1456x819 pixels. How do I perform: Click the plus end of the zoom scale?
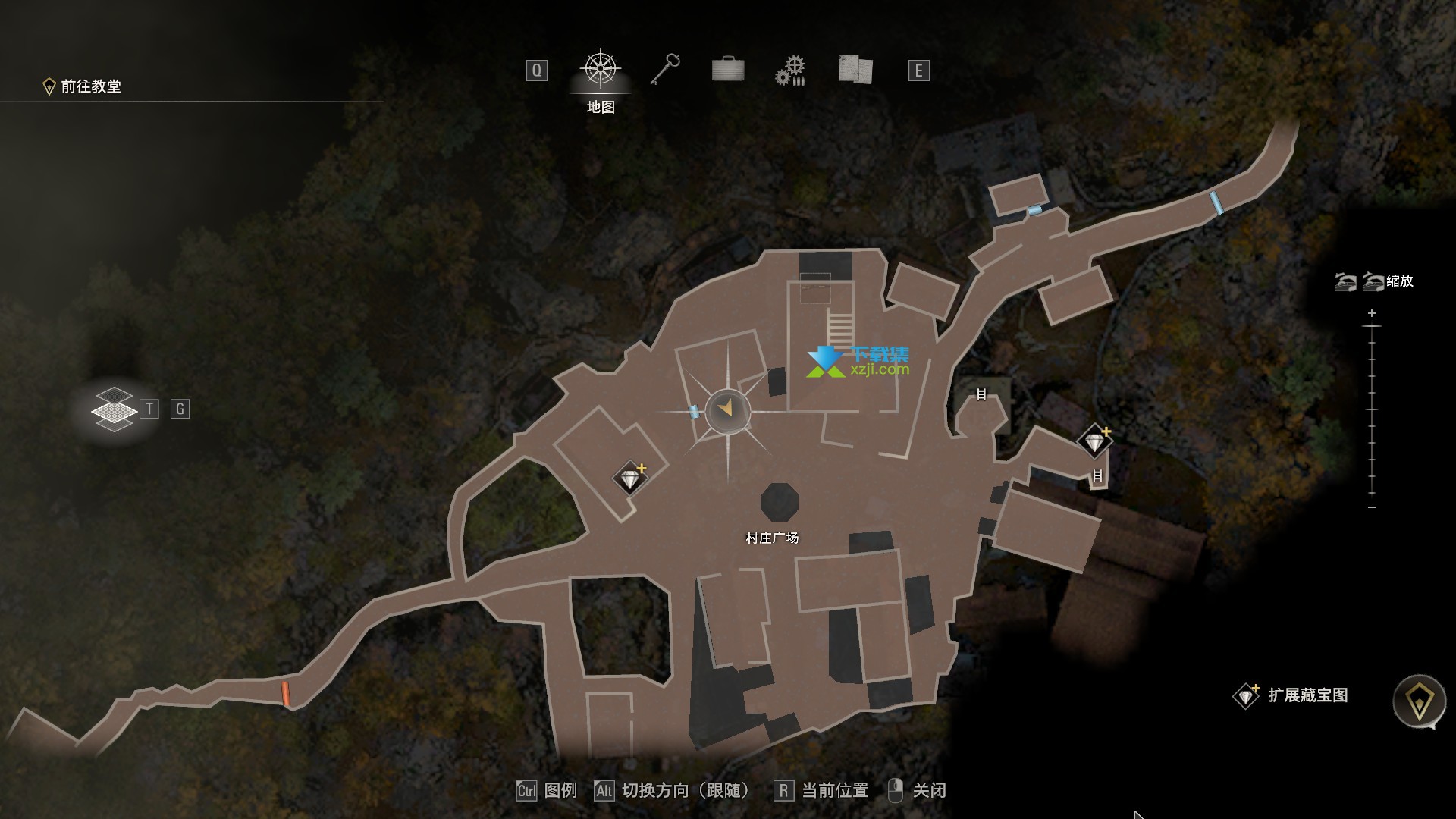coord(1372,313)
